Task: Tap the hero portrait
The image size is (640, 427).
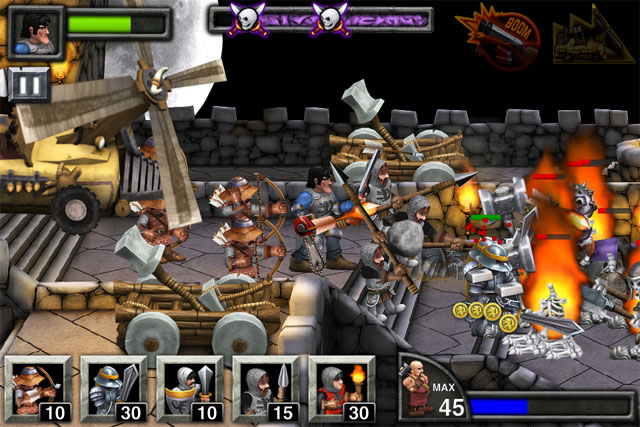Action: click(x=36, y=30)
